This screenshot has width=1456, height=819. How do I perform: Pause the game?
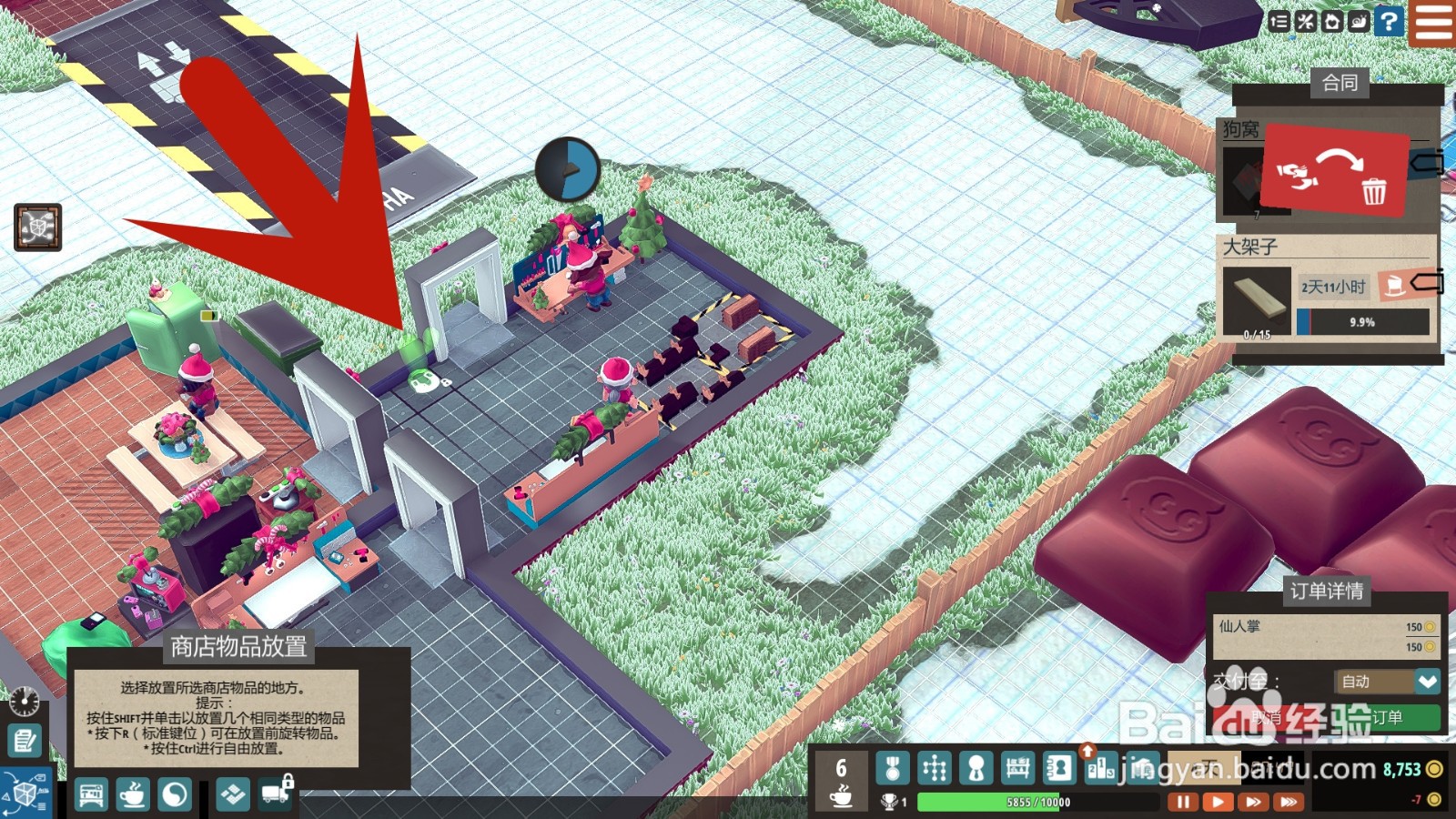[1182, 802]
